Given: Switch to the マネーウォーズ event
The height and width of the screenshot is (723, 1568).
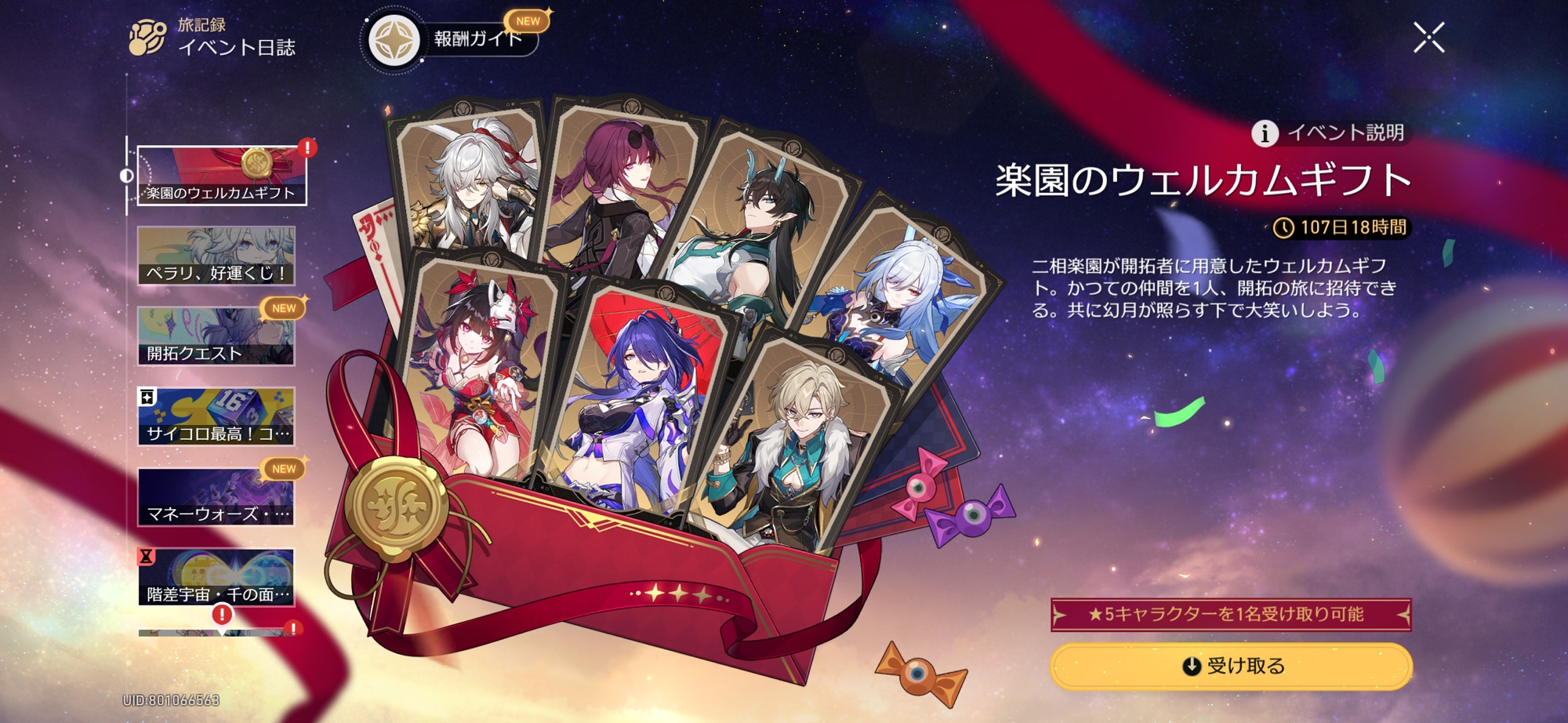Looking at the screenshot, I should click(x=216, y=497).
